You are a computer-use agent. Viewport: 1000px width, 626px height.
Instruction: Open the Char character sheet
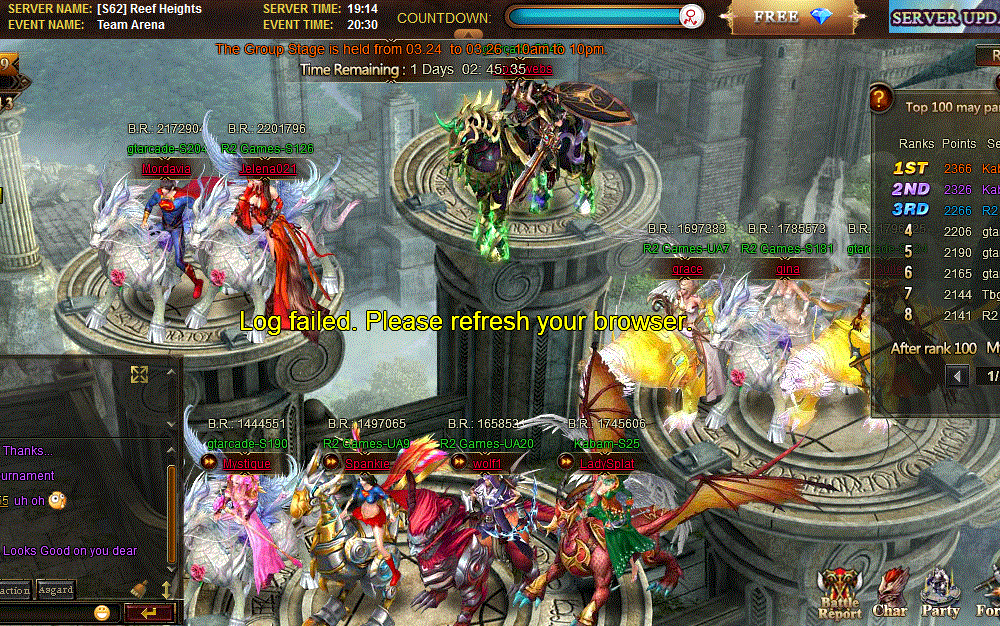(x=889, y=594)
